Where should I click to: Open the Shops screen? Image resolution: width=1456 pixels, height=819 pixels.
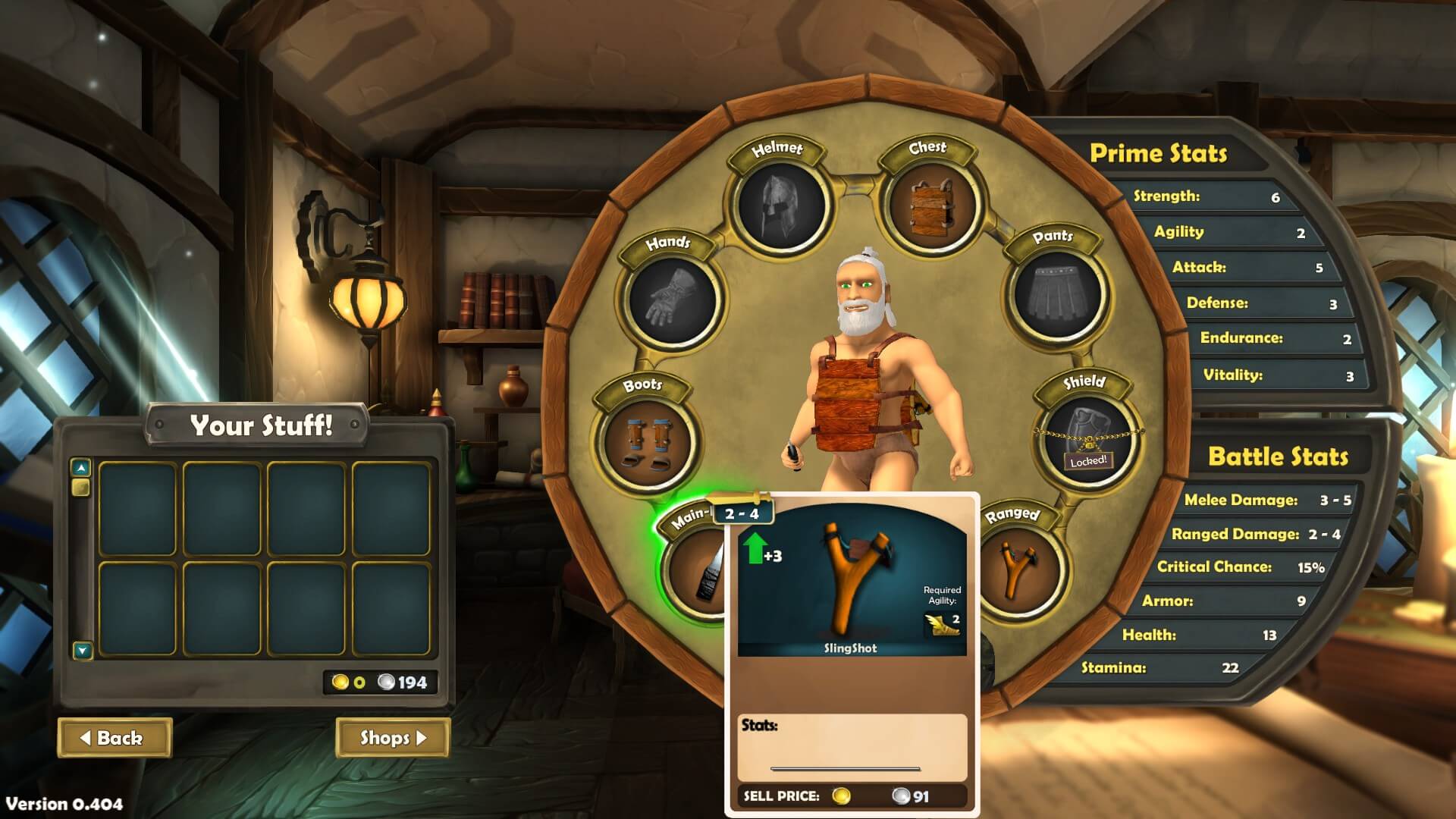click(x=392, y=738)
